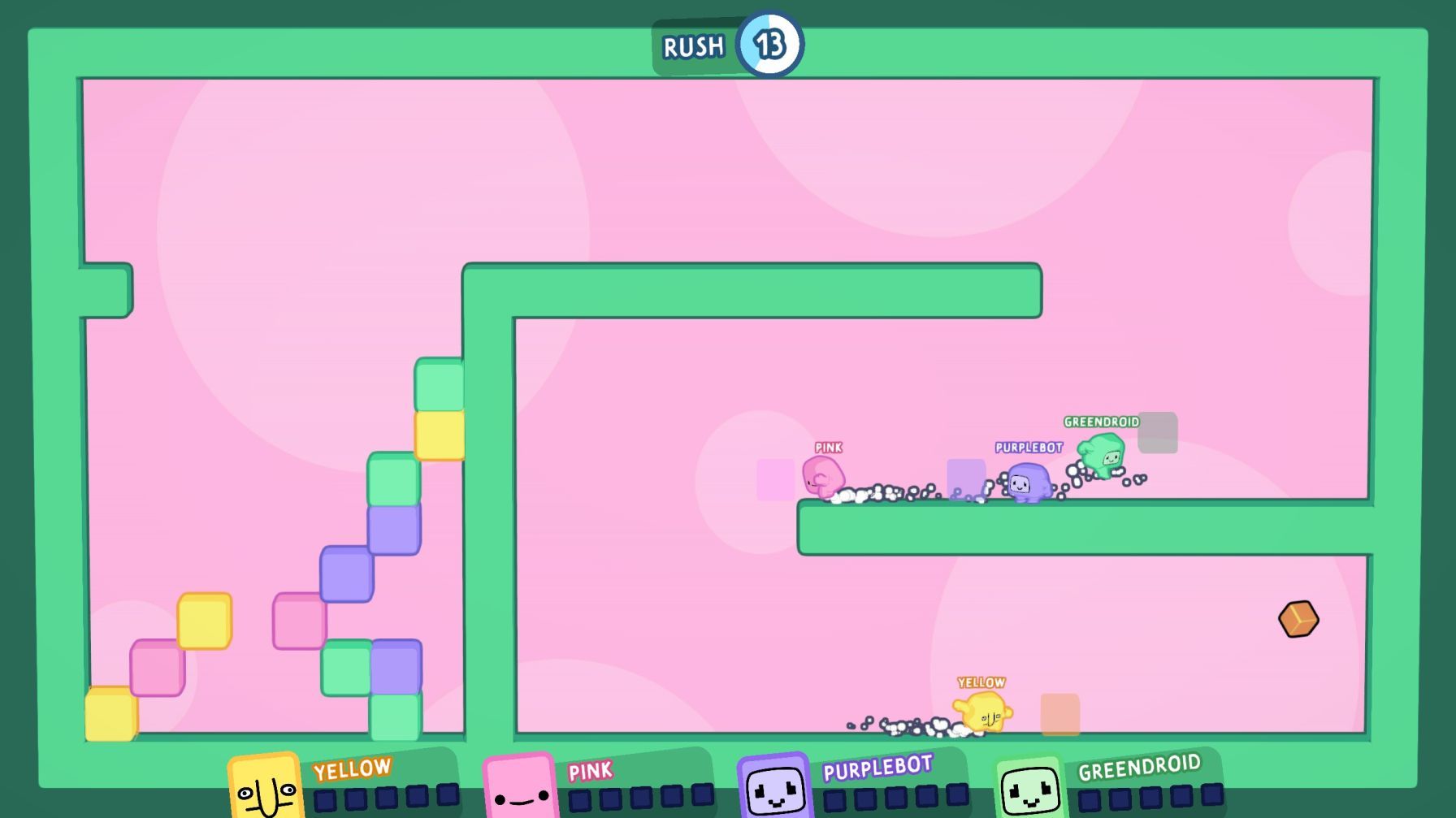Click the Yellow character standing on the lower floor

tap(983, 713)
